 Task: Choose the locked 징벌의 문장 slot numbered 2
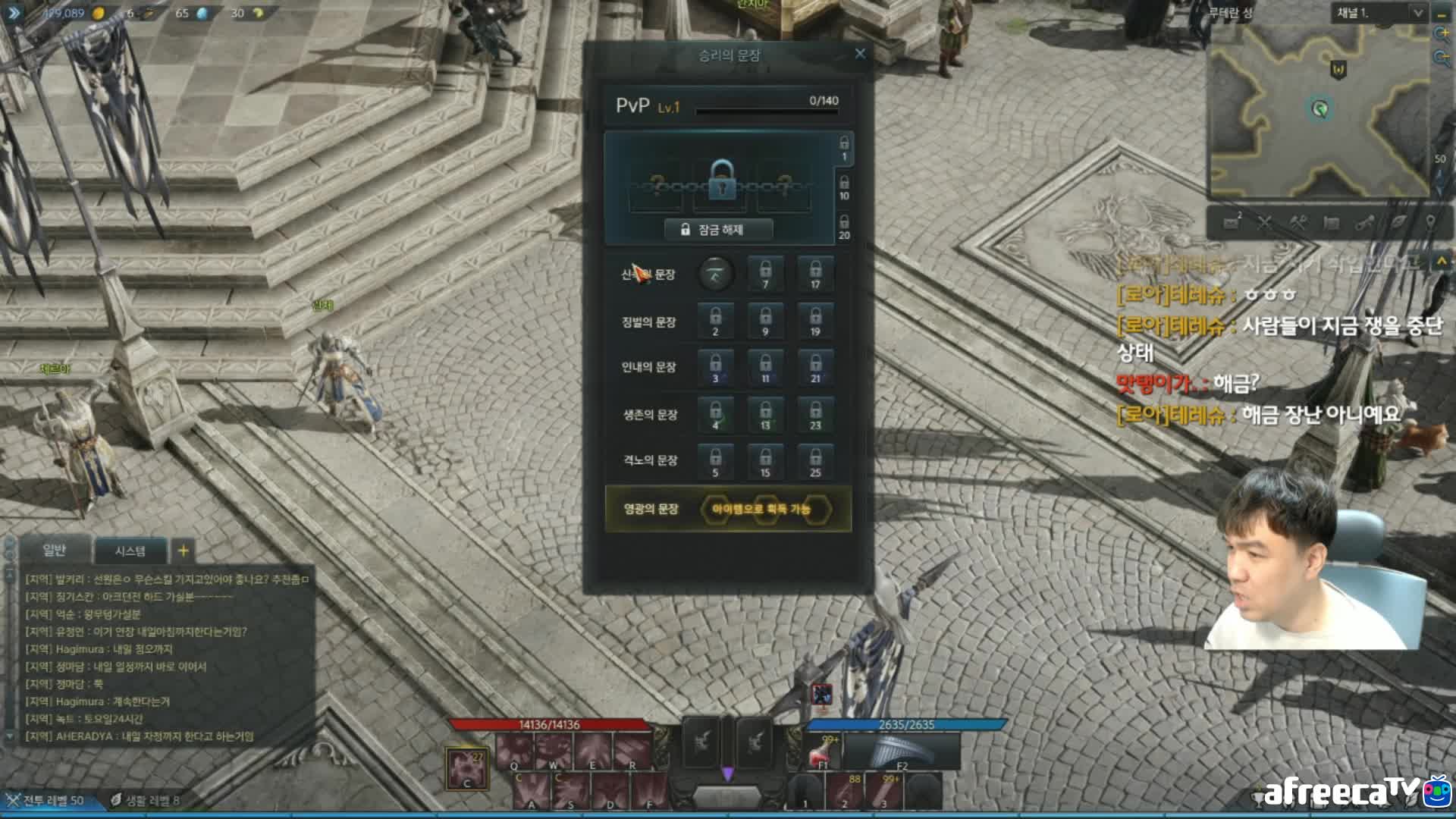pyautogui.click(x=715, y=321)
